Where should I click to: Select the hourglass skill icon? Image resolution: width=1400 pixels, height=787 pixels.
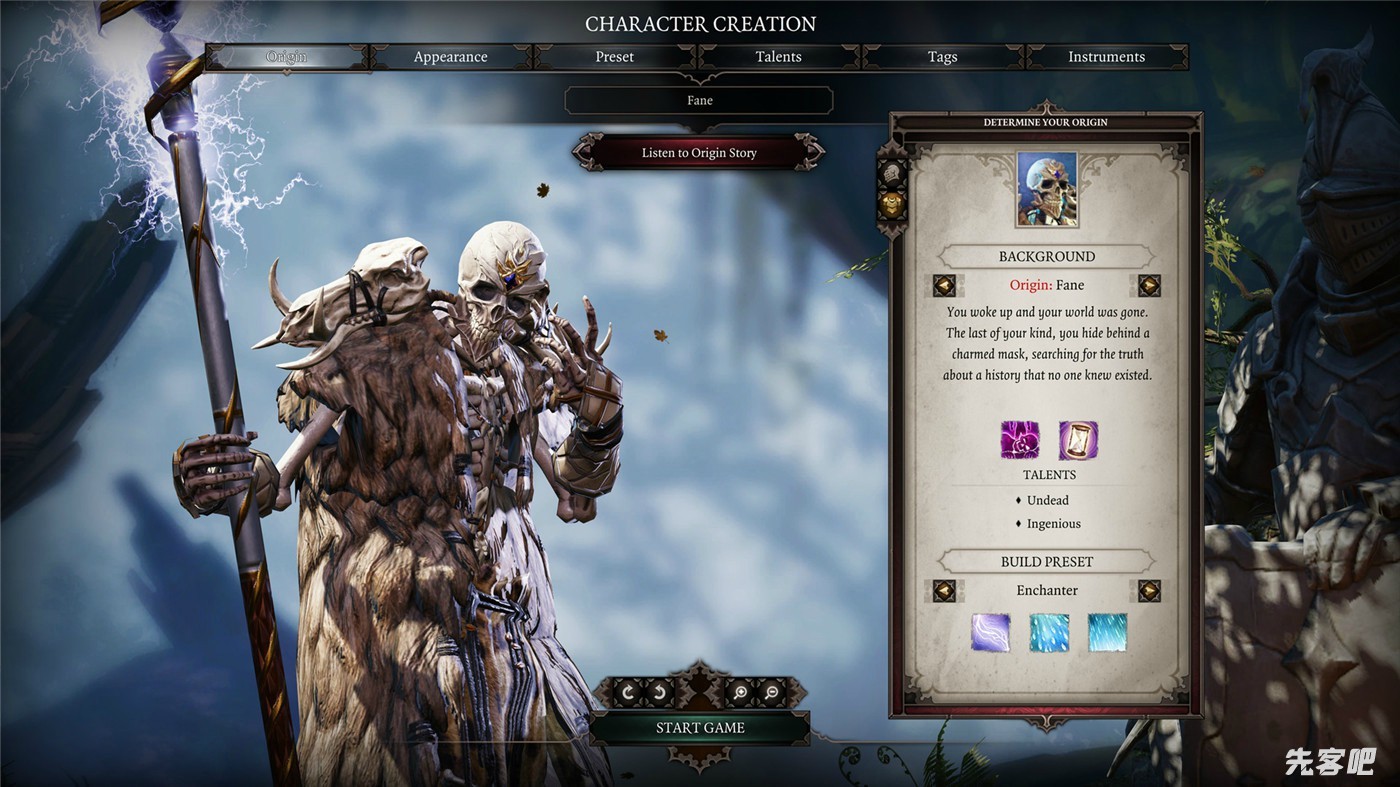click(x=1078, y=440)
